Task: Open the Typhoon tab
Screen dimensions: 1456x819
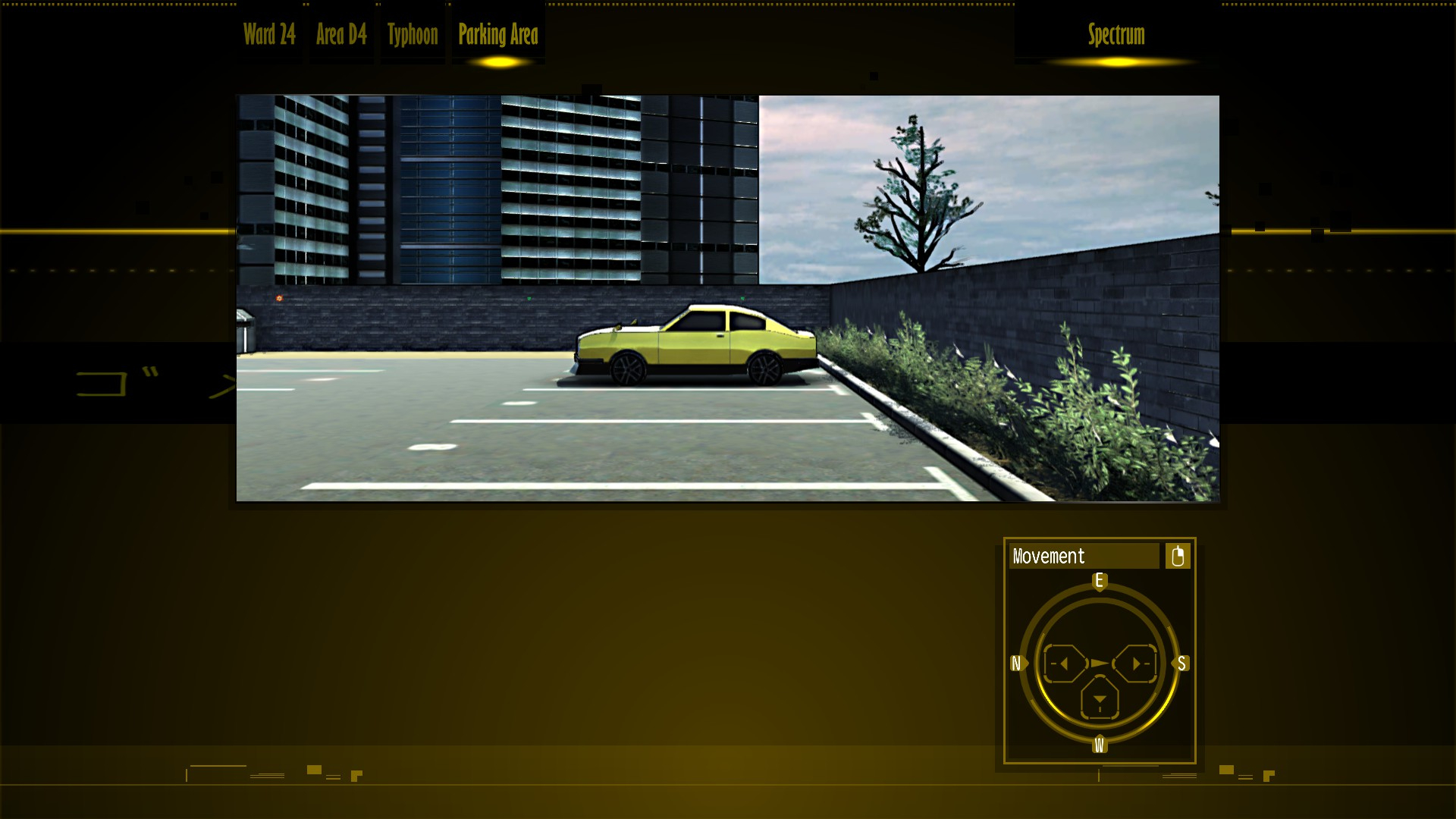Action: click(x=413, y=35)
